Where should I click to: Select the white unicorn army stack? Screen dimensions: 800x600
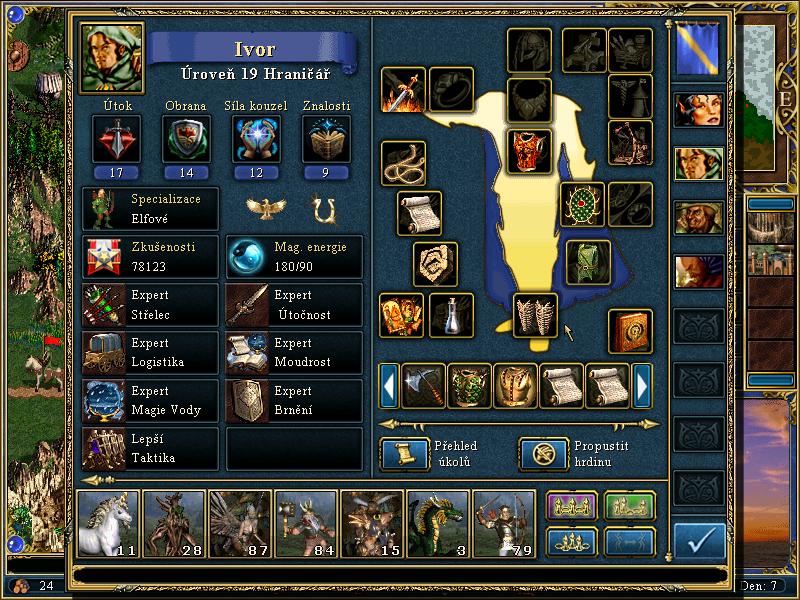(x=109, y=523)
